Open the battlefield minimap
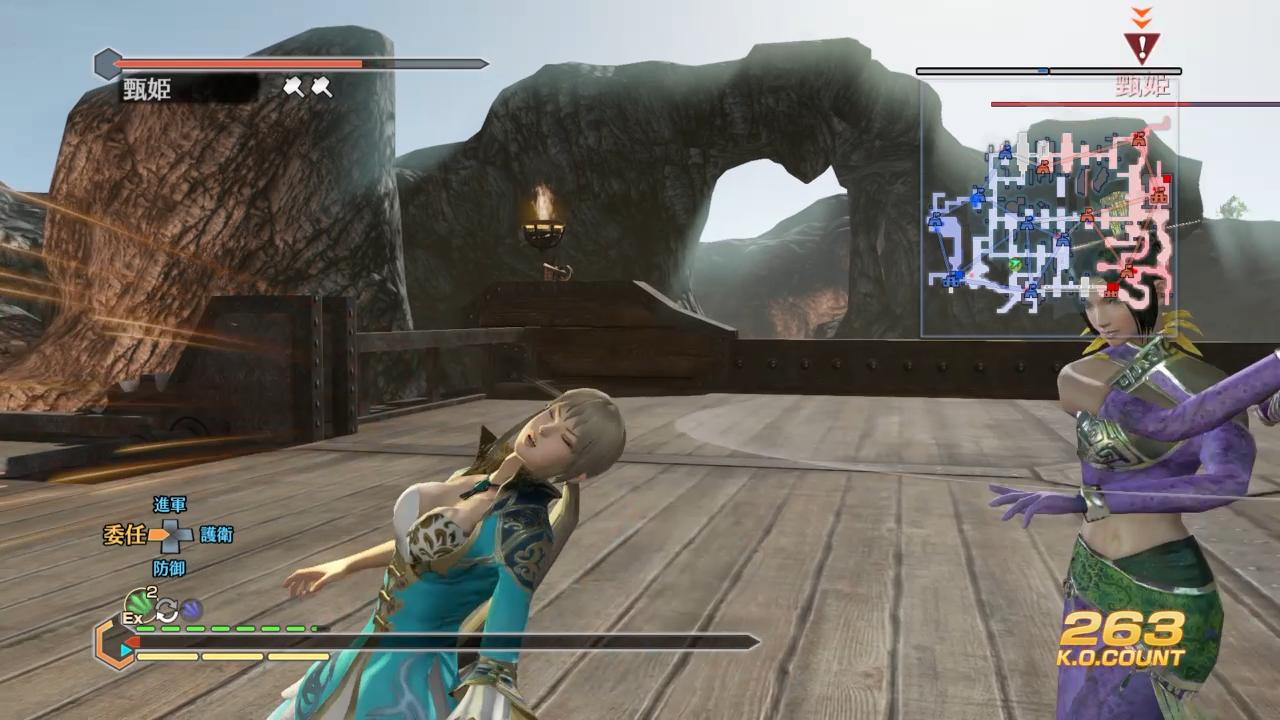 [1048, 208]
